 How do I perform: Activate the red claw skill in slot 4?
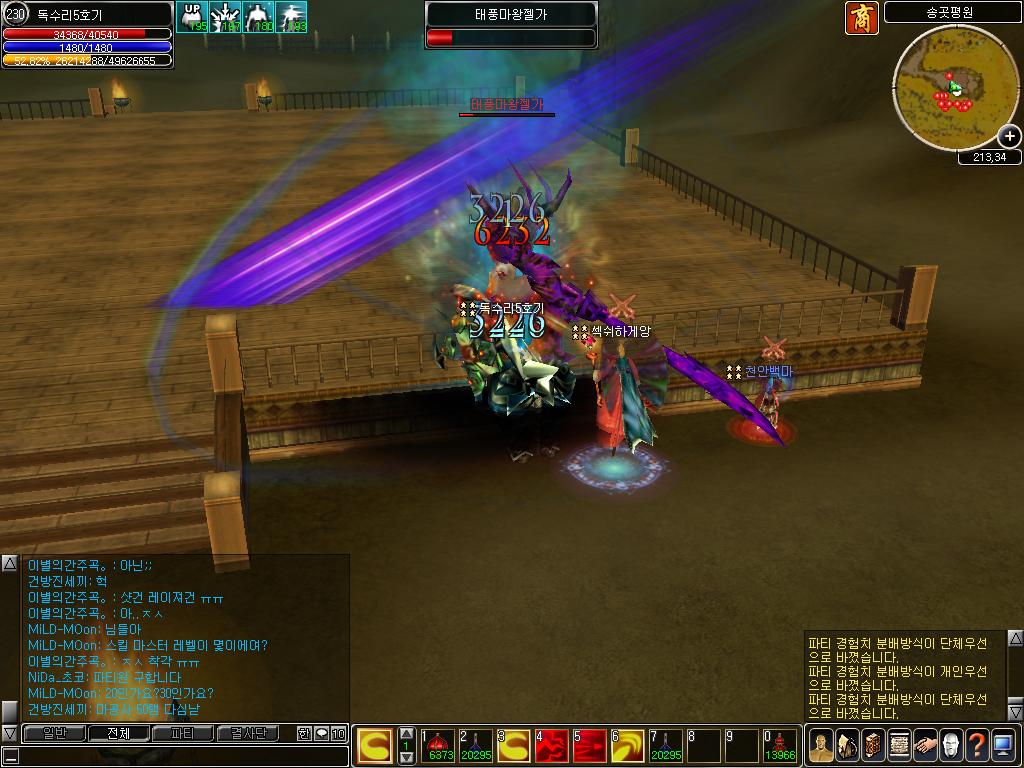553,746
